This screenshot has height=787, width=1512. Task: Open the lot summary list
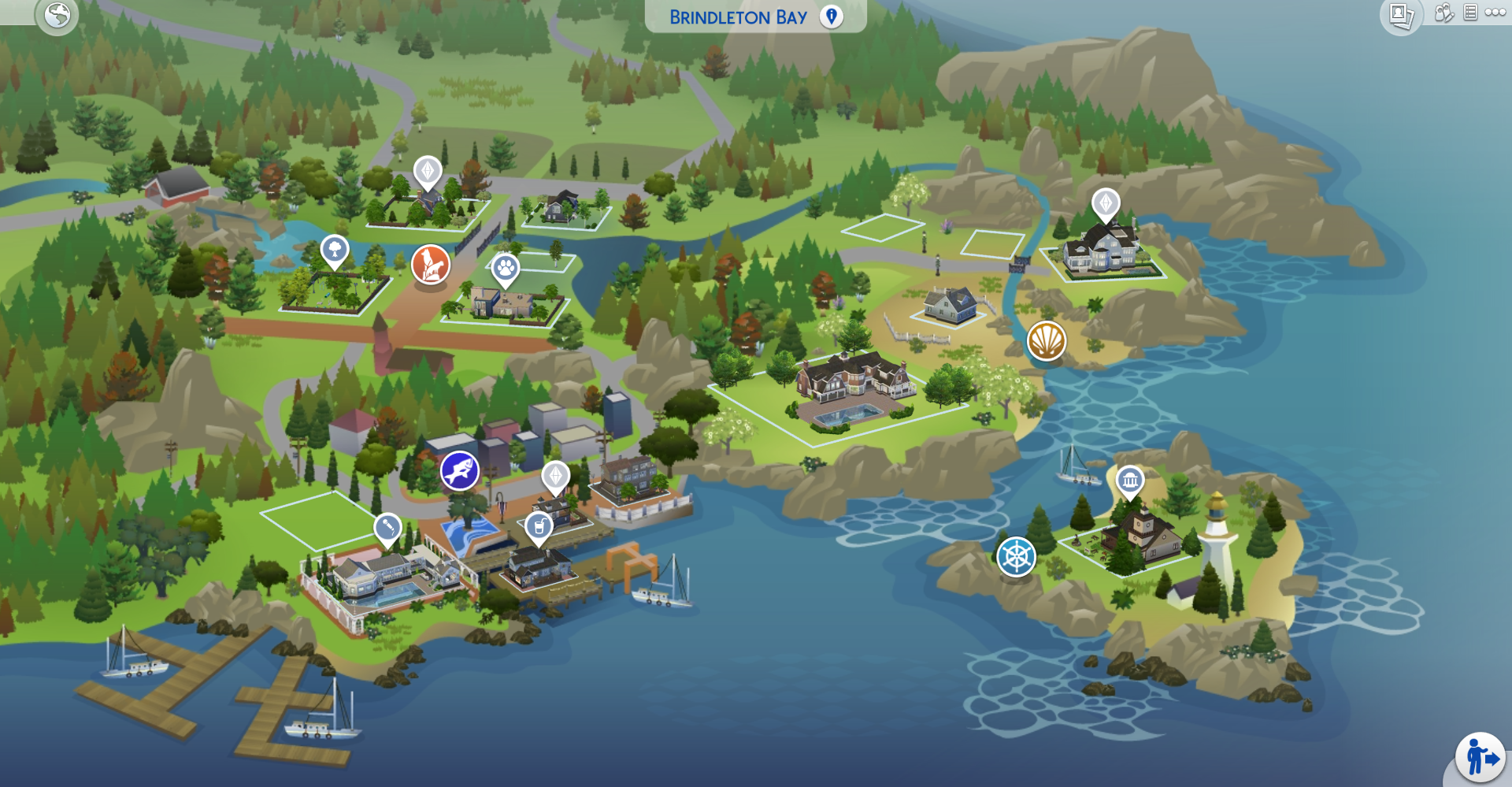1469,14
